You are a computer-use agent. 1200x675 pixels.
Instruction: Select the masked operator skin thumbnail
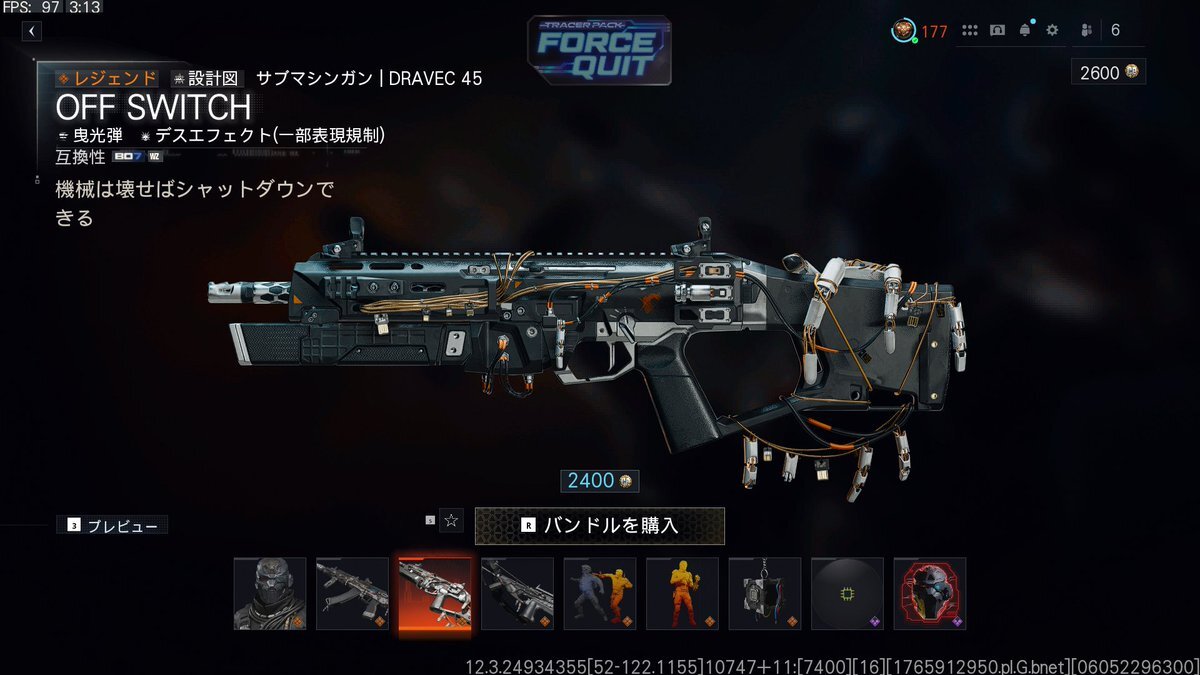click(270, 593)
